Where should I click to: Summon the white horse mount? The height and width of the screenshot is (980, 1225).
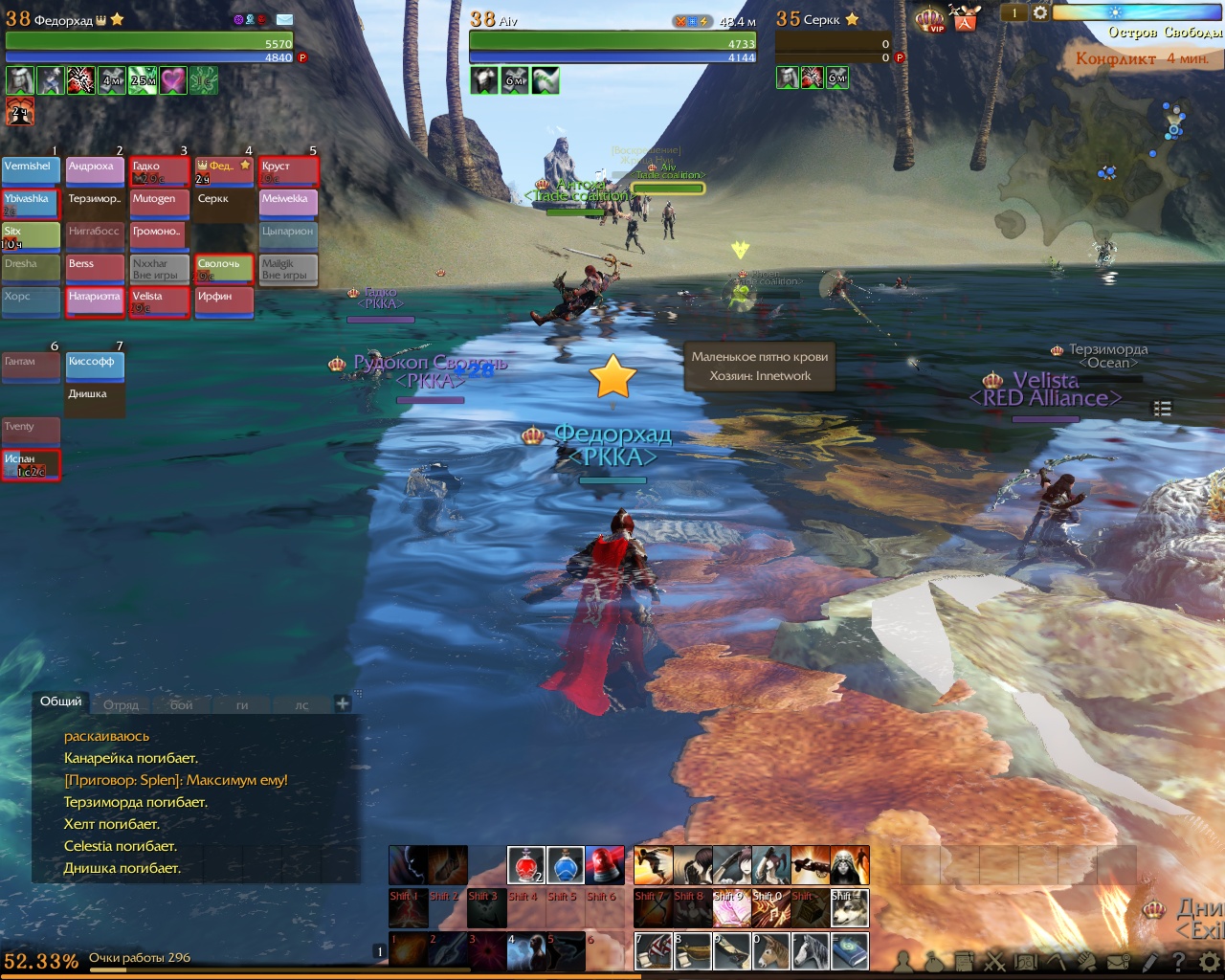coord(811,950)
